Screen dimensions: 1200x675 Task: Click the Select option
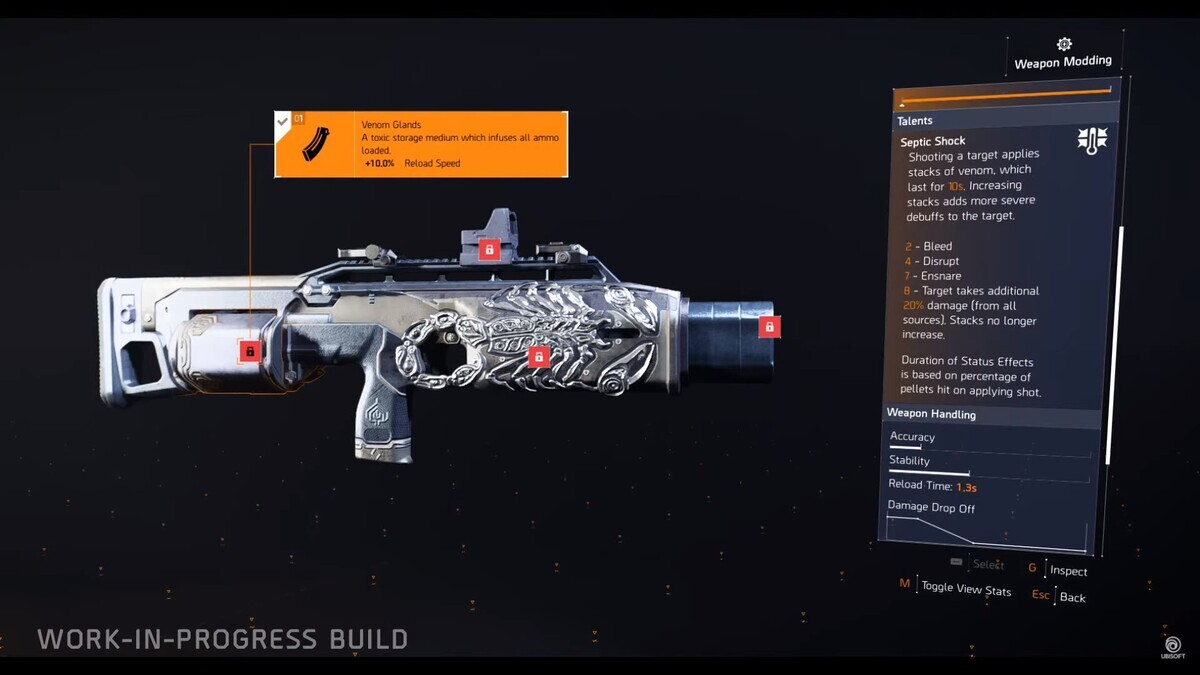988,565
